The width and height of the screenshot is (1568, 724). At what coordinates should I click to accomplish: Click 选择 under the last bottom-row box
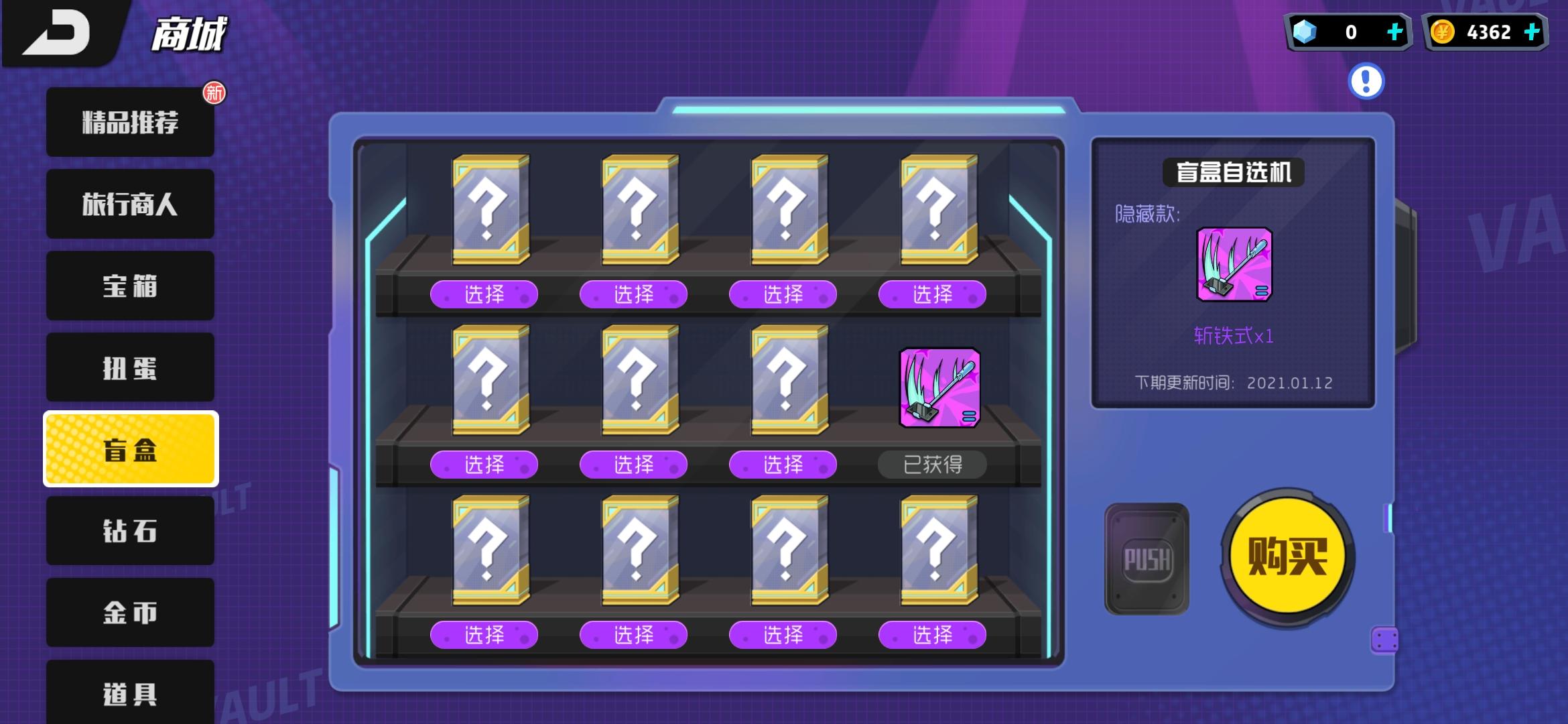(931, 634)
